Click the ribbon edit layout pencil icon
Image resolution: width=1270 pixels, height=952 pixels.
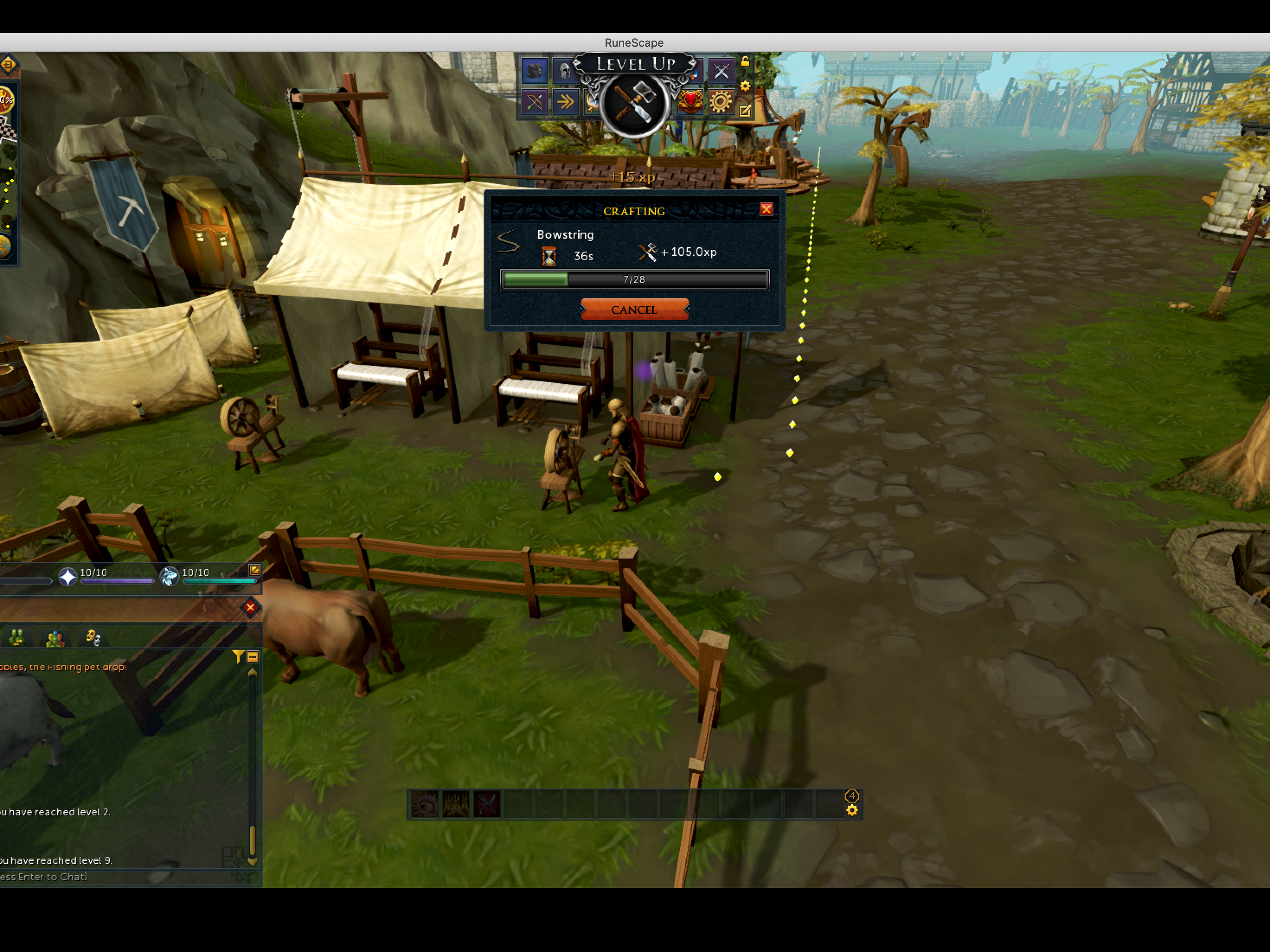coord(745,111)
